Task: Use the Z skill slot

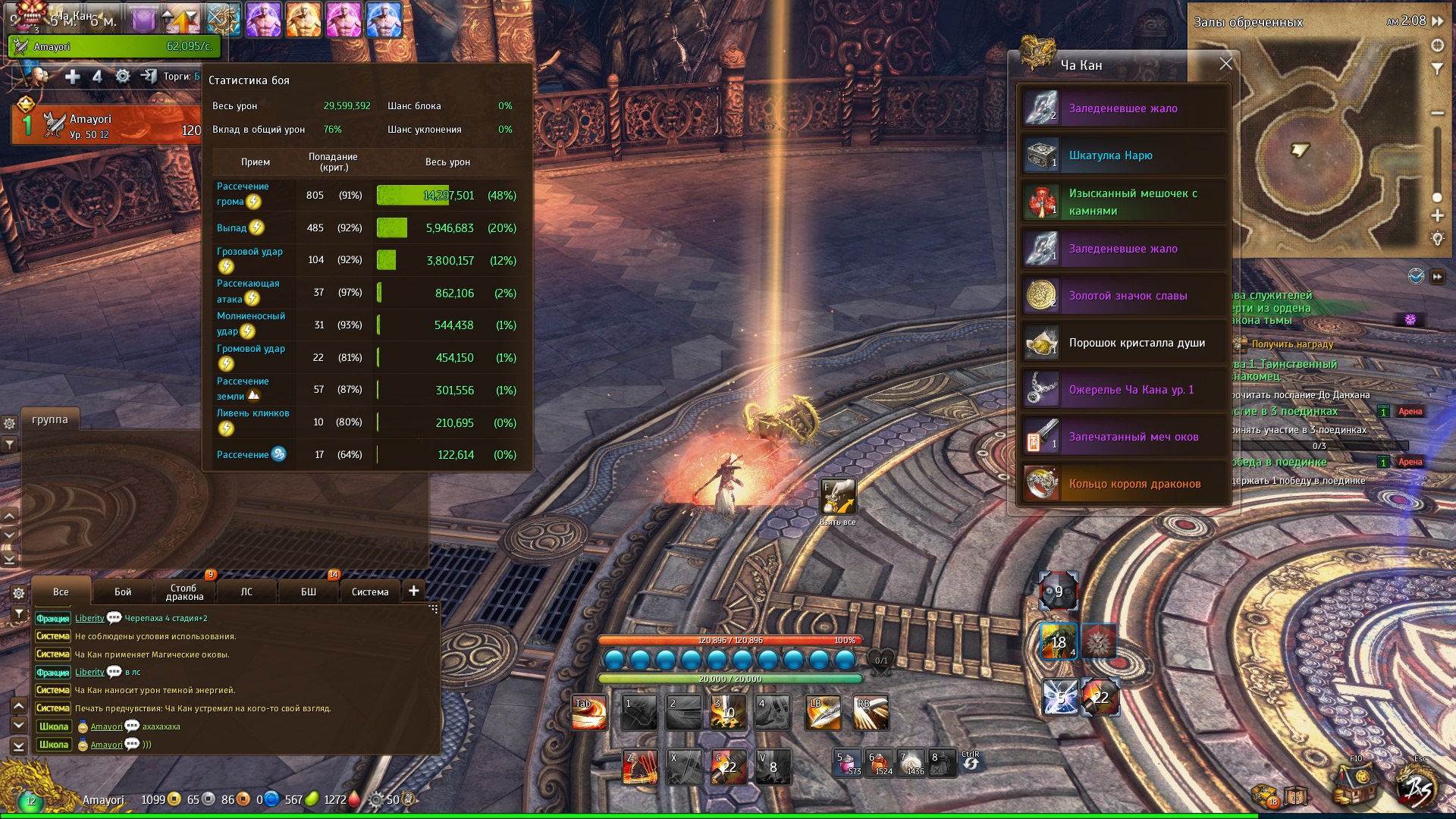Action: click(x=639, y=767)
